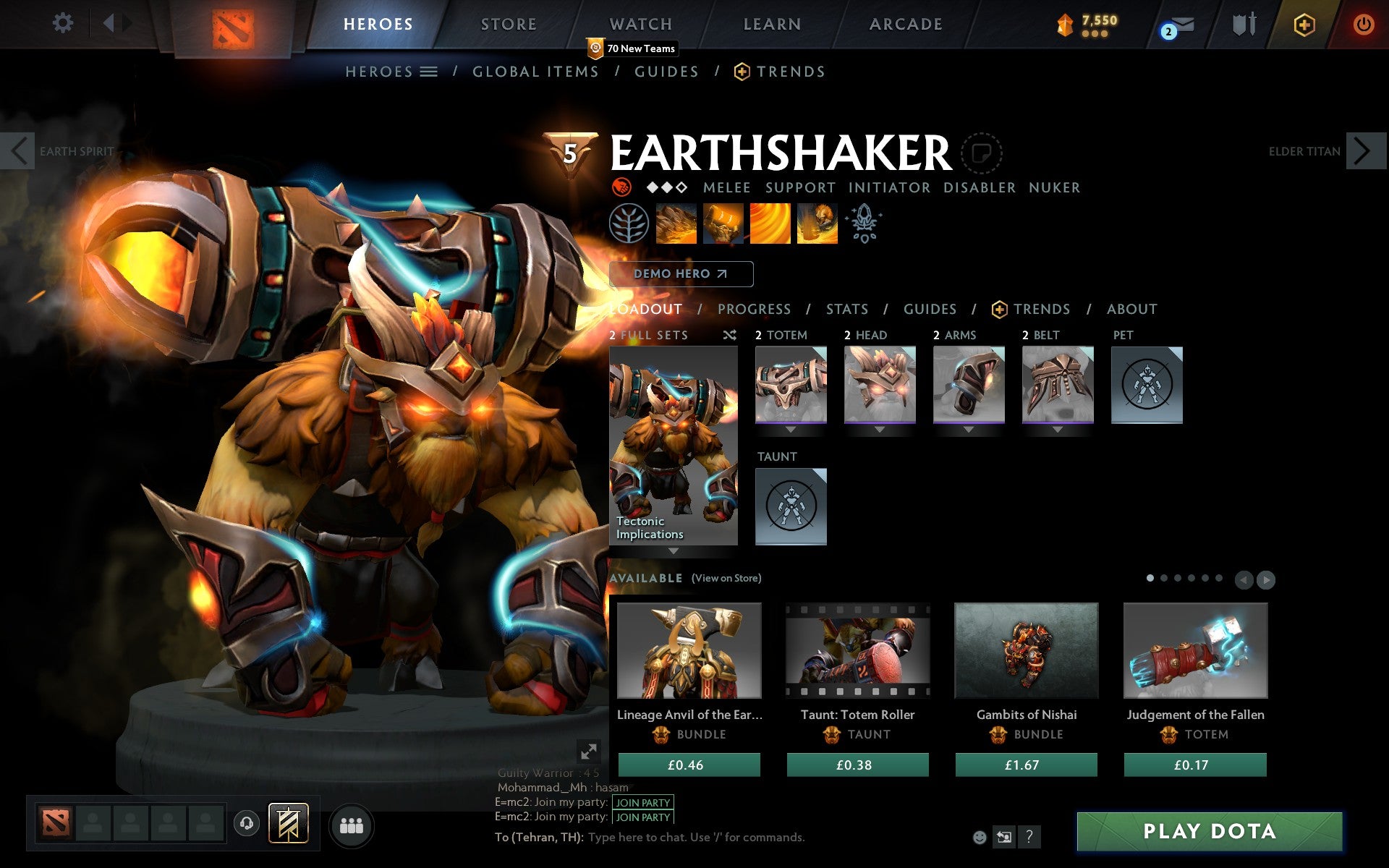Viewport: 1389px width, 868px height.
Task: Select Earthshaker's first ability icon
Action: [x=676, y=224]
